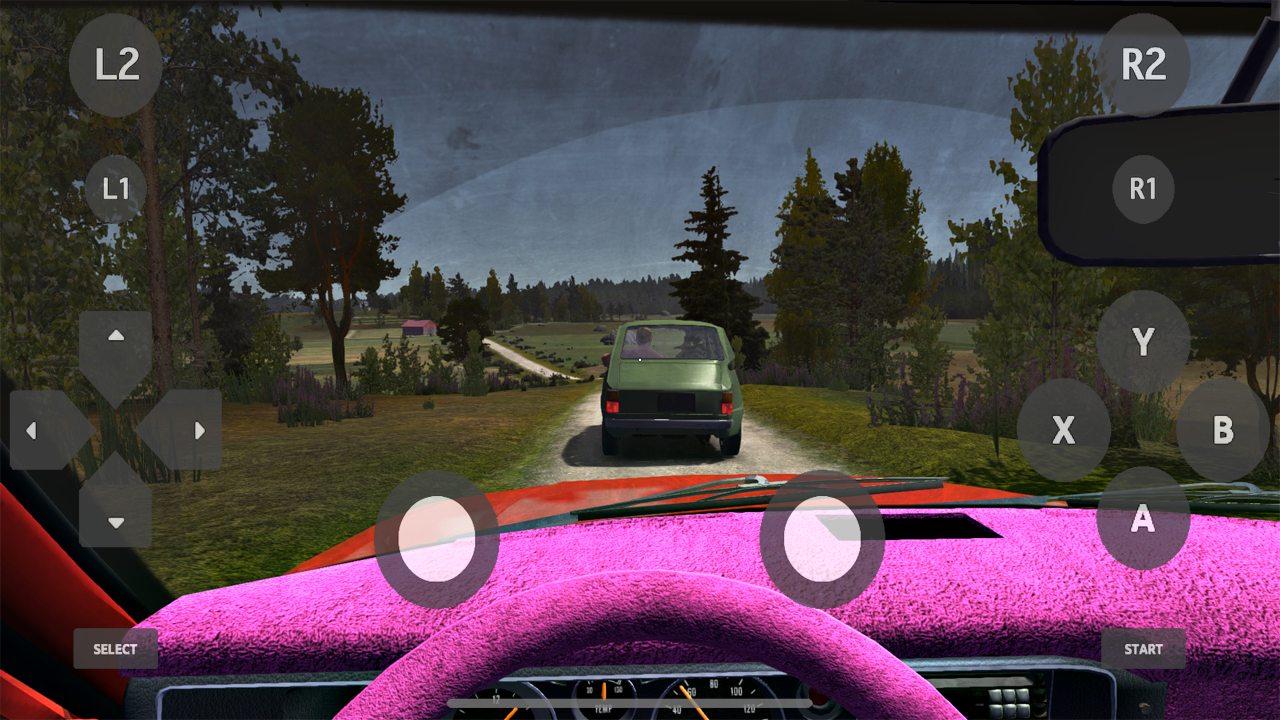
Task: Tap the right analog stick
Action: tap(820, 540)
